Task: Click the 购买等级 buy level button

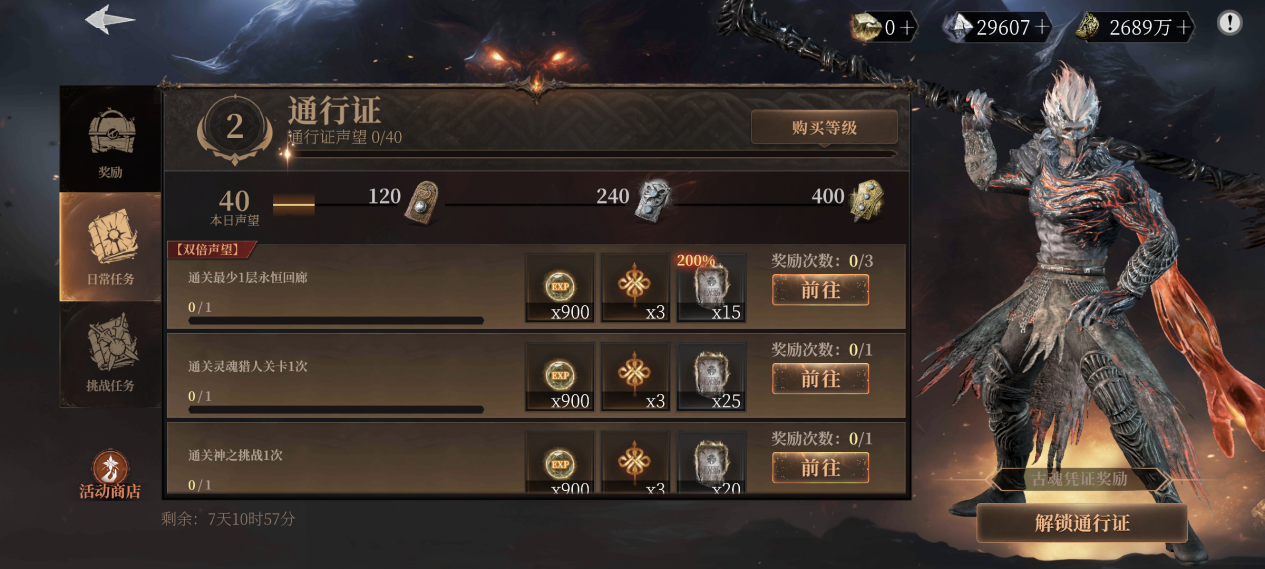Action: point(824,128)
